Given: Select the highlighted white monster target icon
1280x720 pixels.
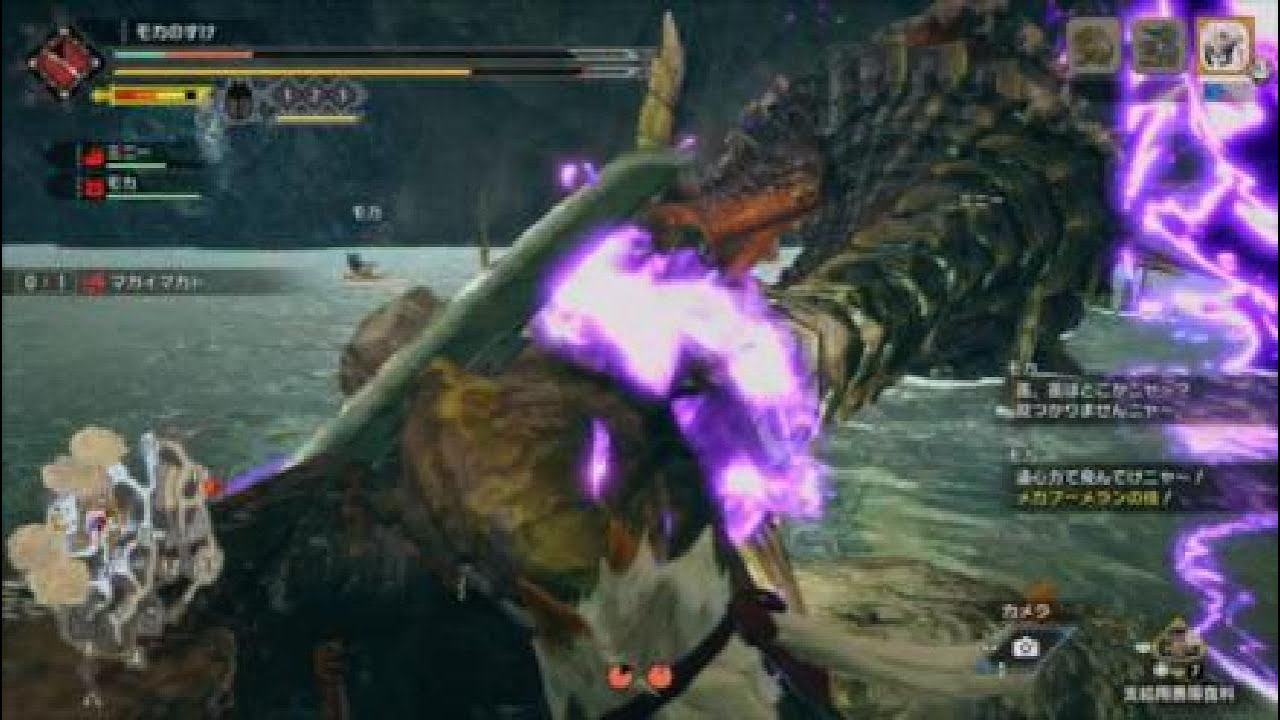Looking at the screenshot, I should click(x=1224, y=45).
